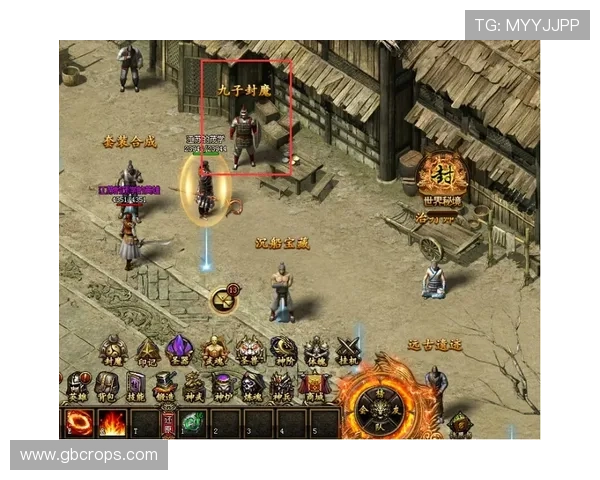Open the 背包 backpack inventory

pyautogui.click(x=107, y=385)
